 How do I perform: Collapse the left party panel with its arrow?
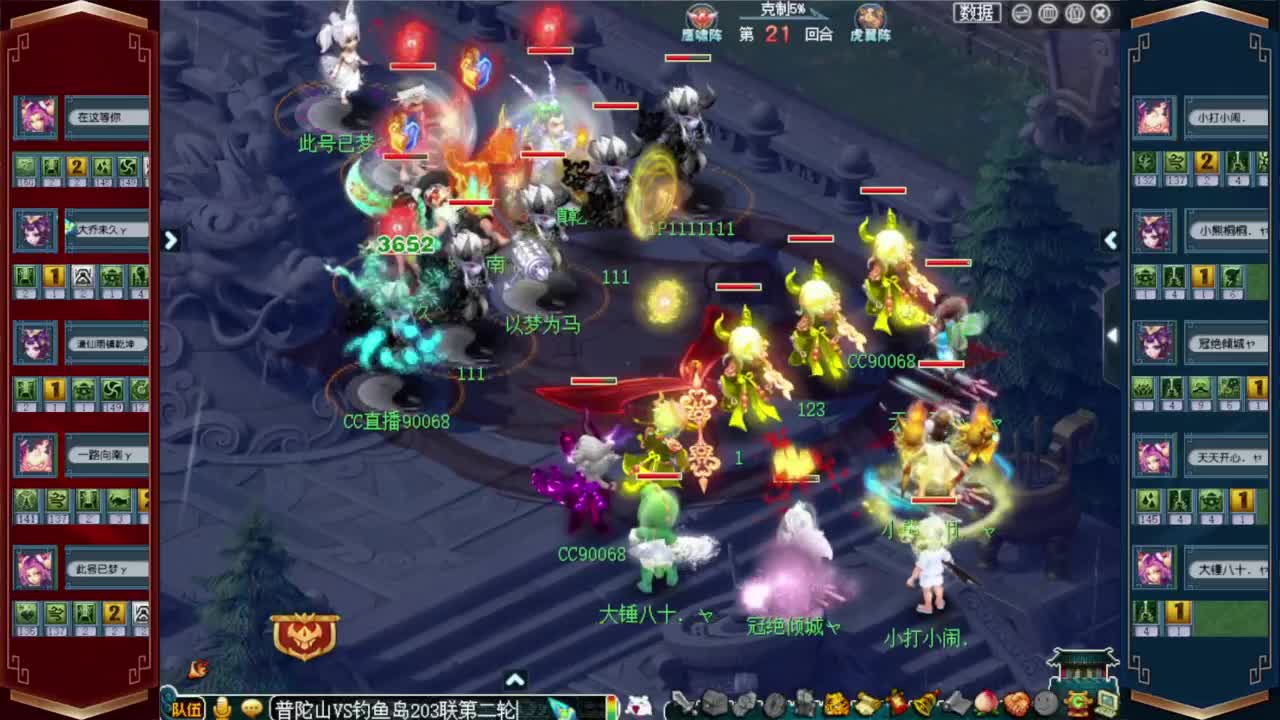click(x=170, y=240)
